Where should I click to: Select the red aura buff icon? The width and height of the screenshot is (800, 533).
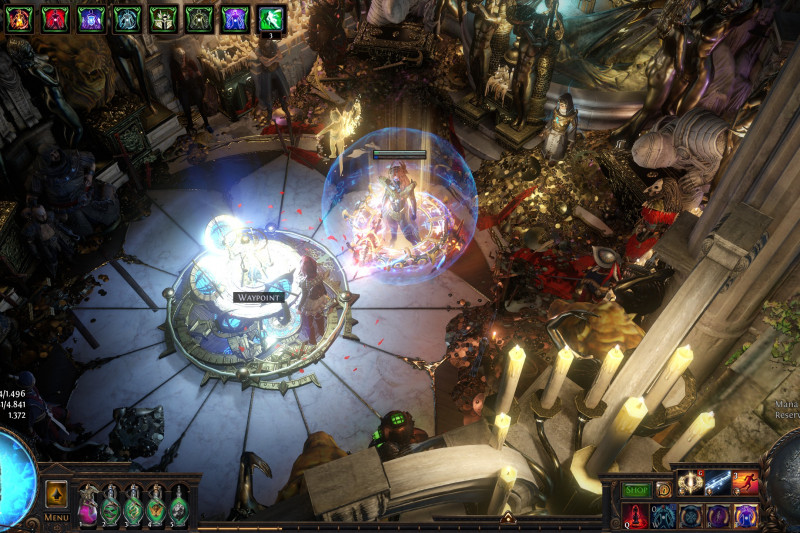click(55, 19)
